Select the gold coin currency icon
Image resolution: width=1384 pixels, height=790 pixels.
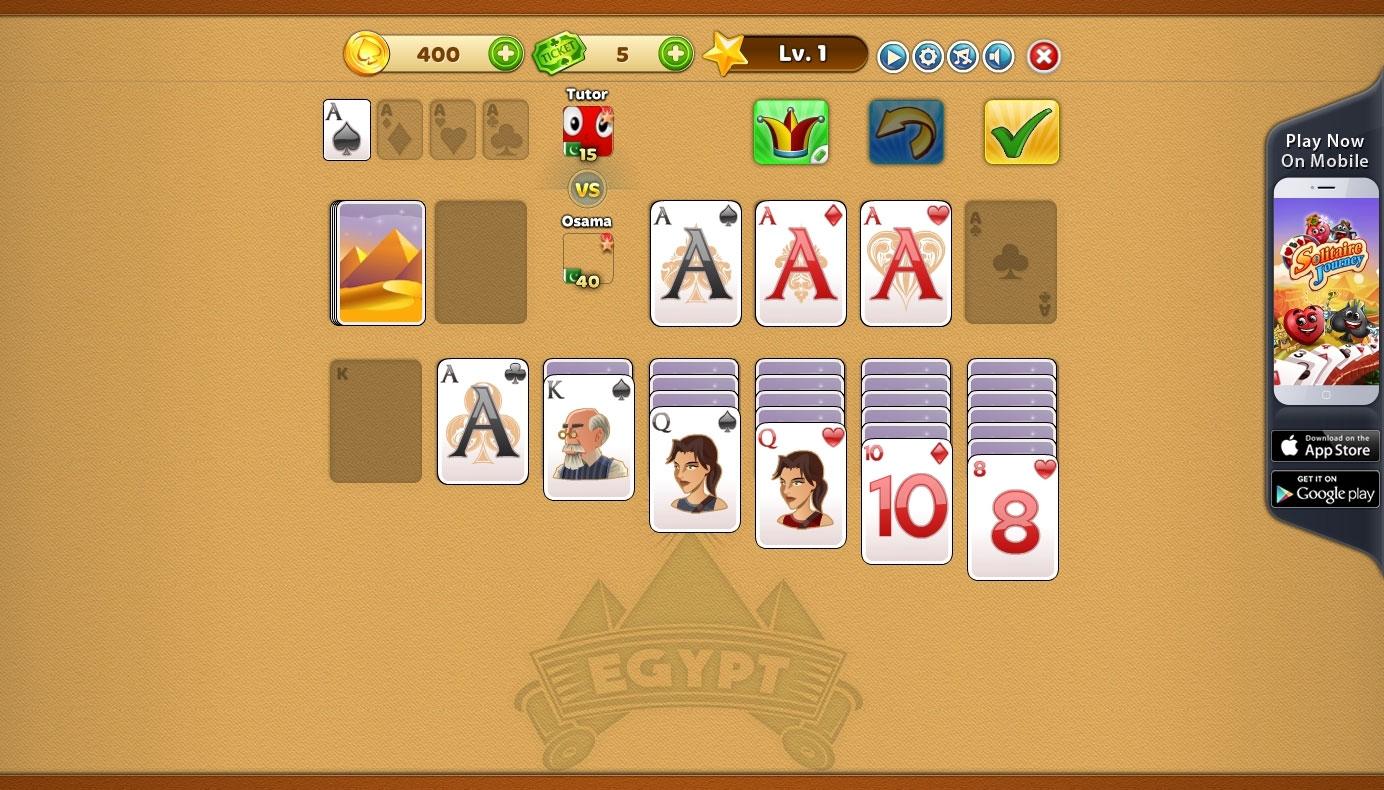tap(367, 54)
